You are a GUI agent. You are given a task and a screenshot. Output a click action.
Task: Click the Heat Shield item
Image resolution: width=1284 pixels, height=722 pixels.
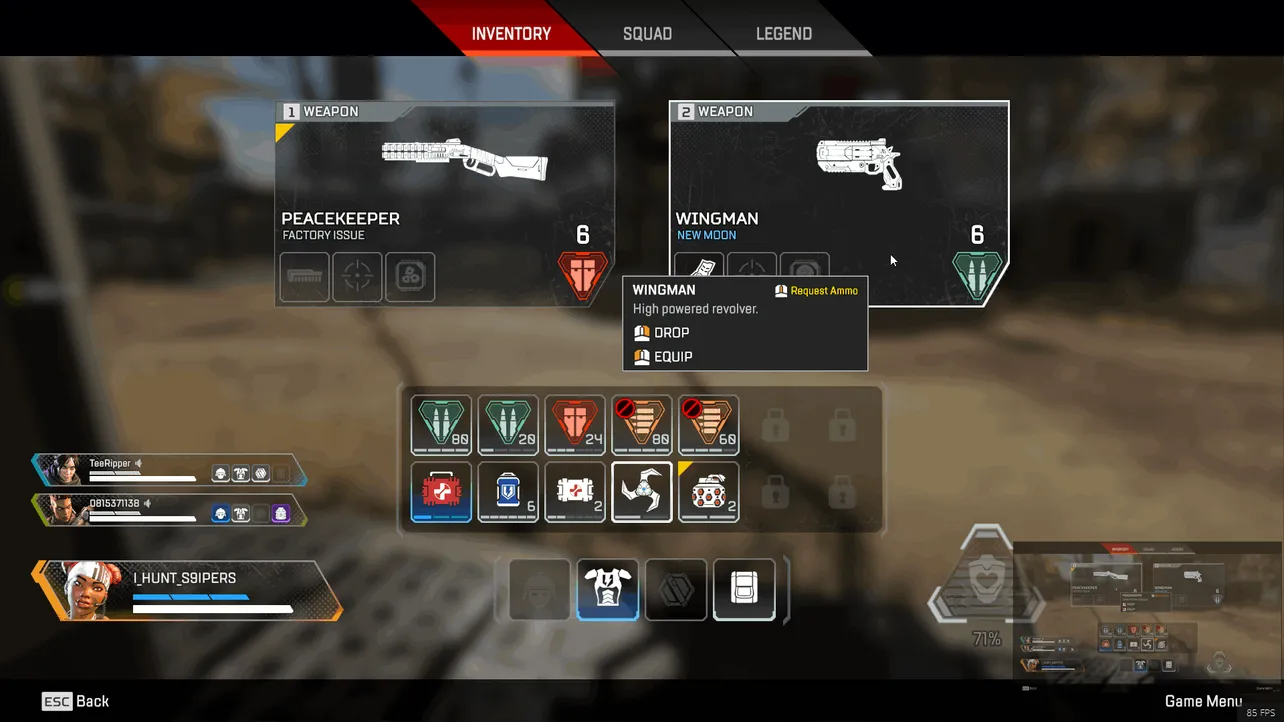pos(641,492)
